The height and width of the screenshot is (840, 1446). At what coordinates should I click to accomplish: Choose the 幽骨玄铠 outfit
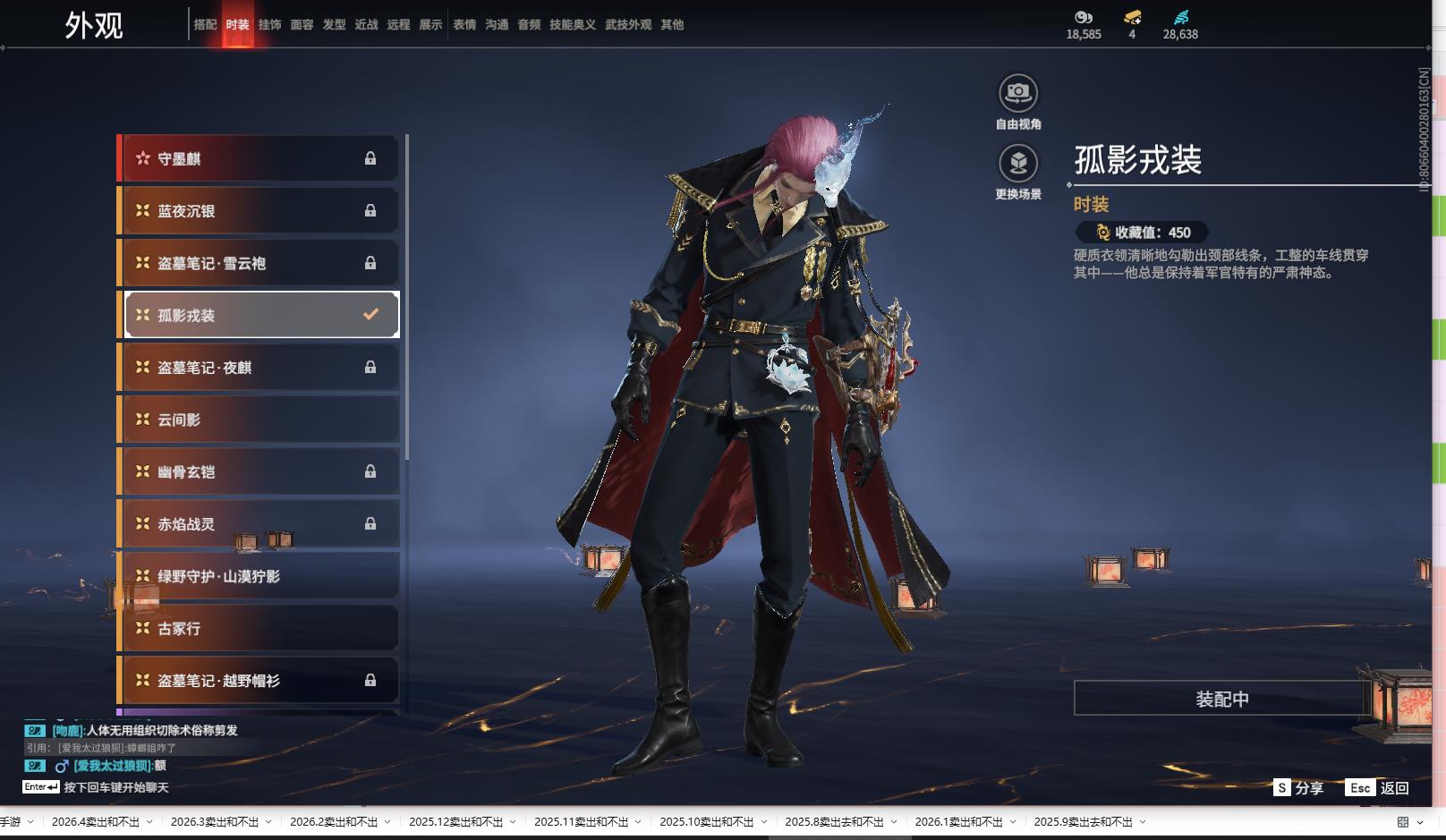coord(259,471)
